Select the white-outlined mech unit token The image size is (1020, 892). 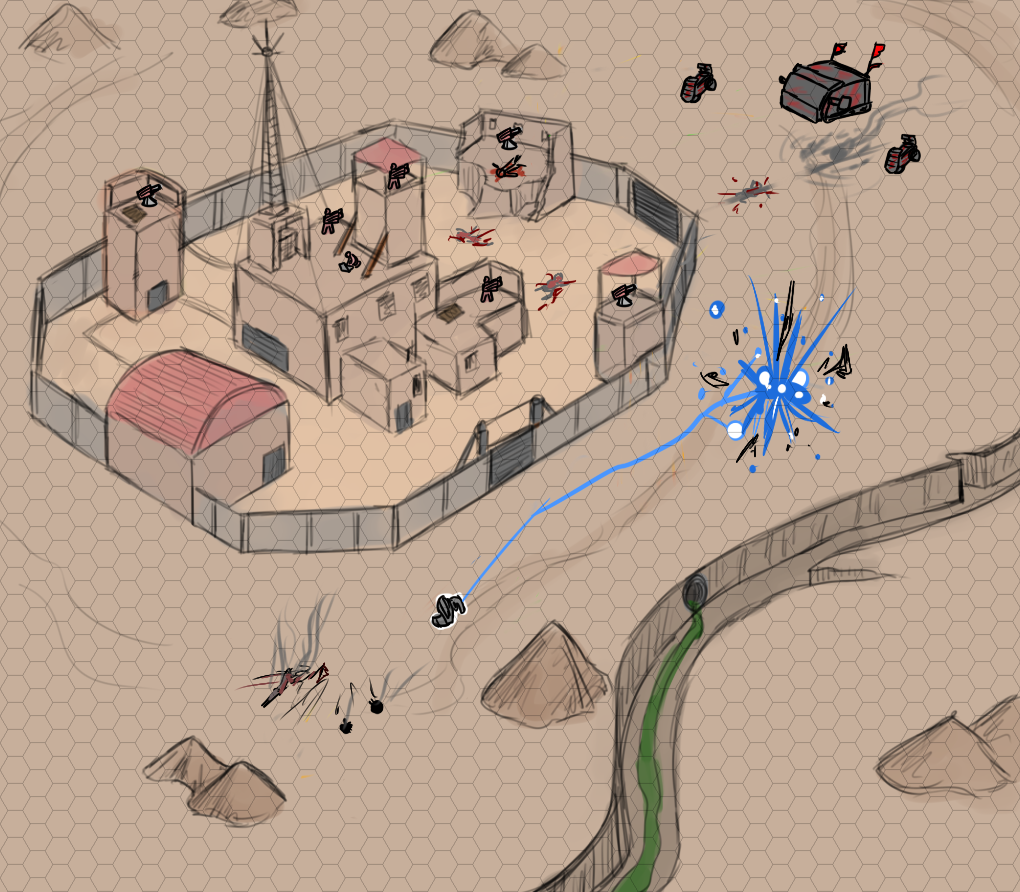coord(449,611)
